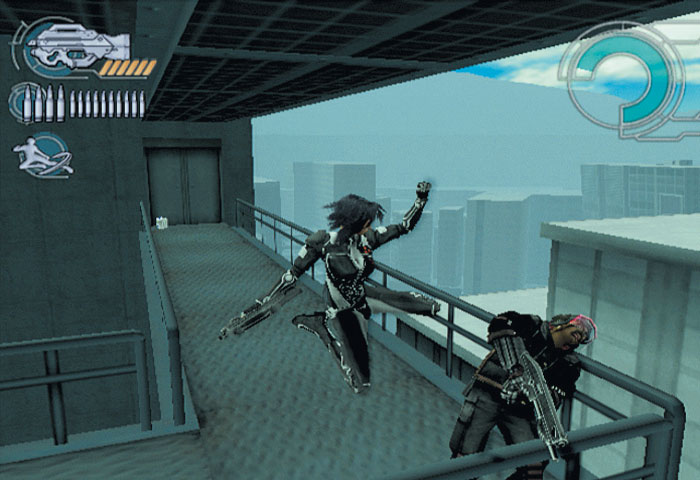Click the jumping kick figure icon
Viewport: 700px width, 480px height.
coord(42,155)
